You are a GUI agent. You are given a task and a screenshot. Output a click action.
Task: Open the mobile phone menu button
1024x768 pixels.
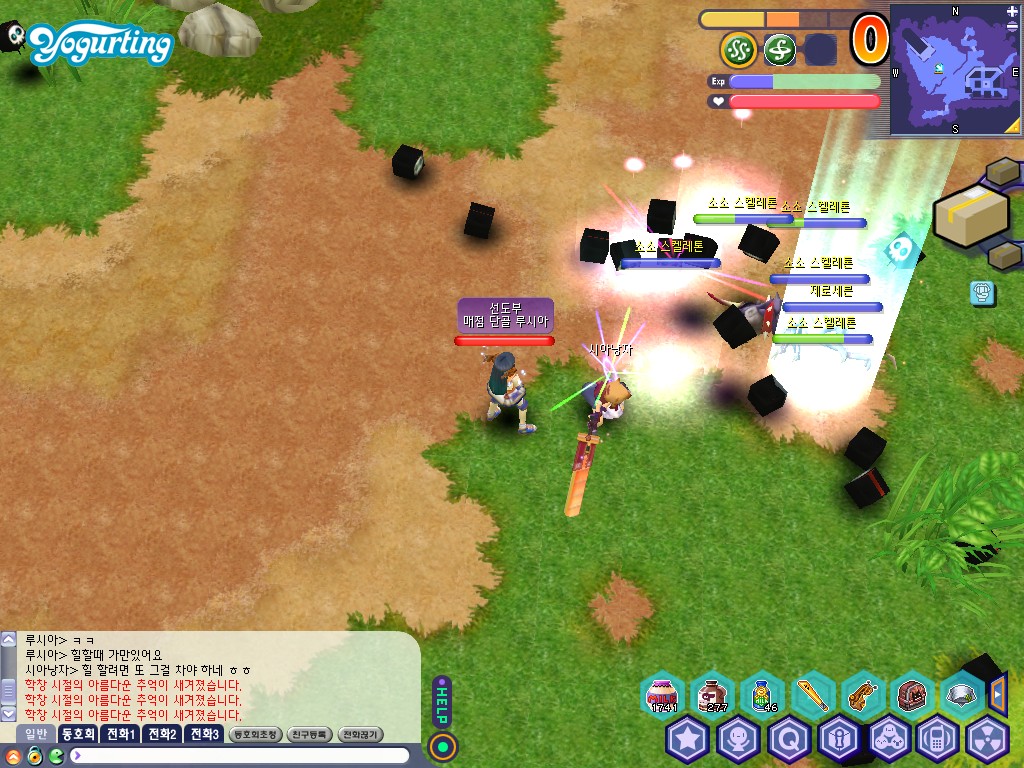[938, 740]
